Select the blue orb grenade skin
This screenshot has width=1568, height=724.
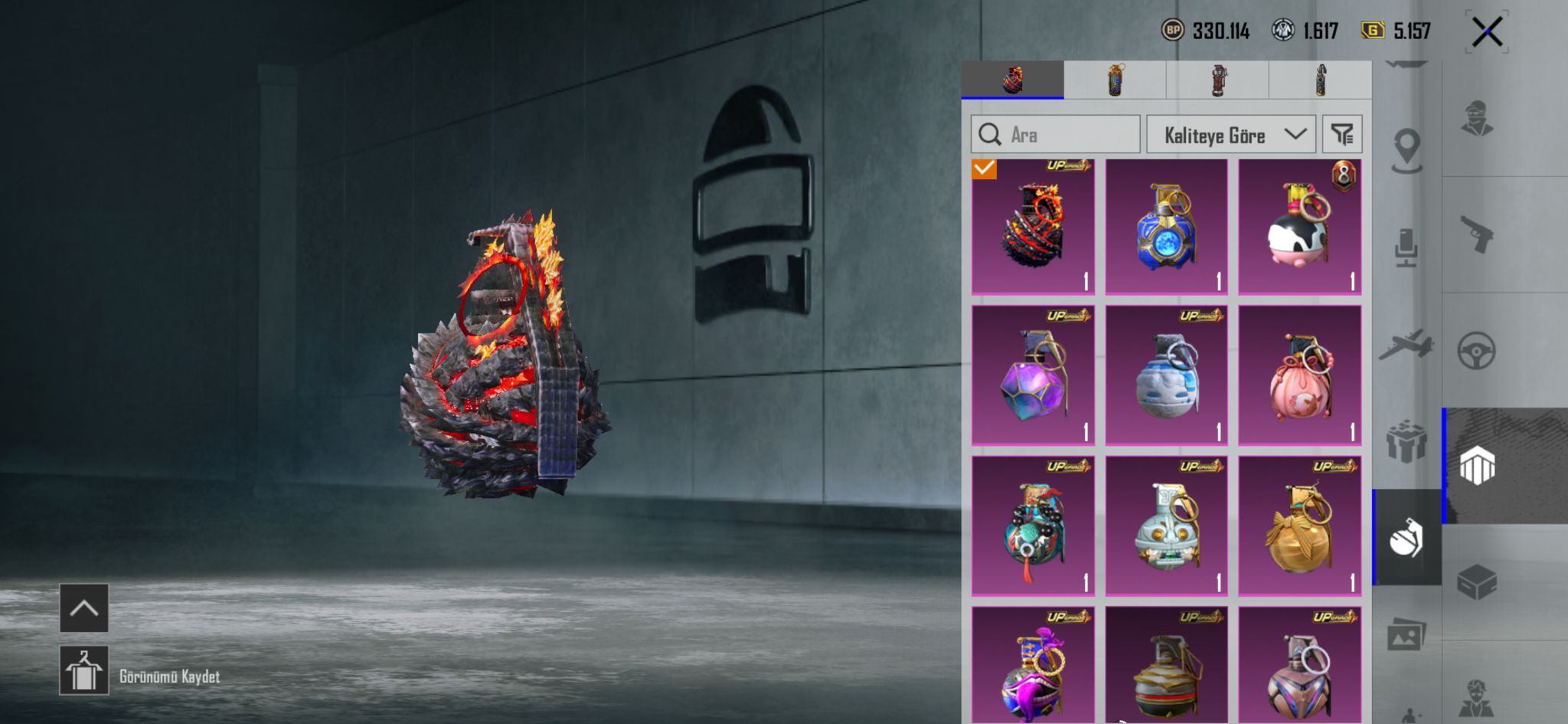tap(1166, 227)
